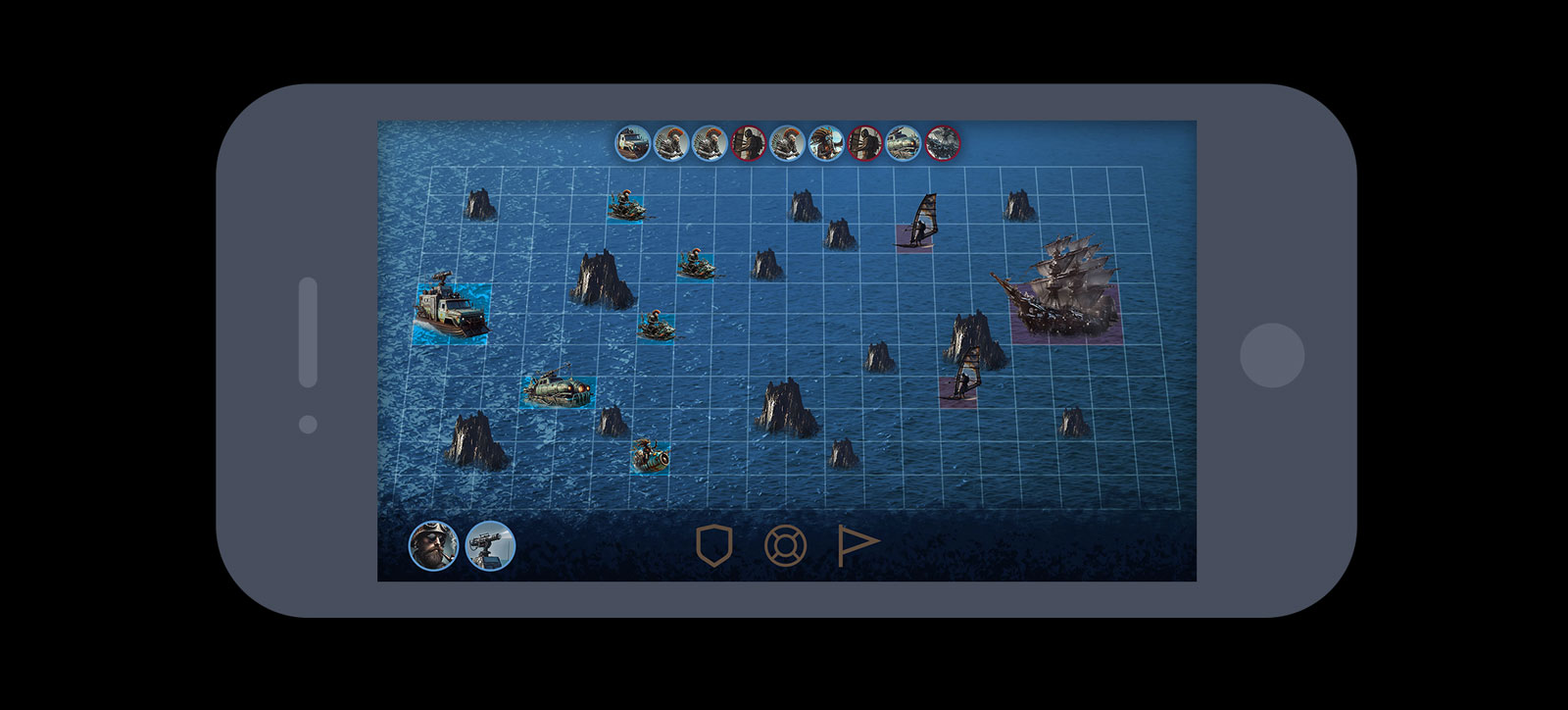
Task: Select the armored gun truck unit on the grid
Action: pyautogui.click(x=451, y=312)
